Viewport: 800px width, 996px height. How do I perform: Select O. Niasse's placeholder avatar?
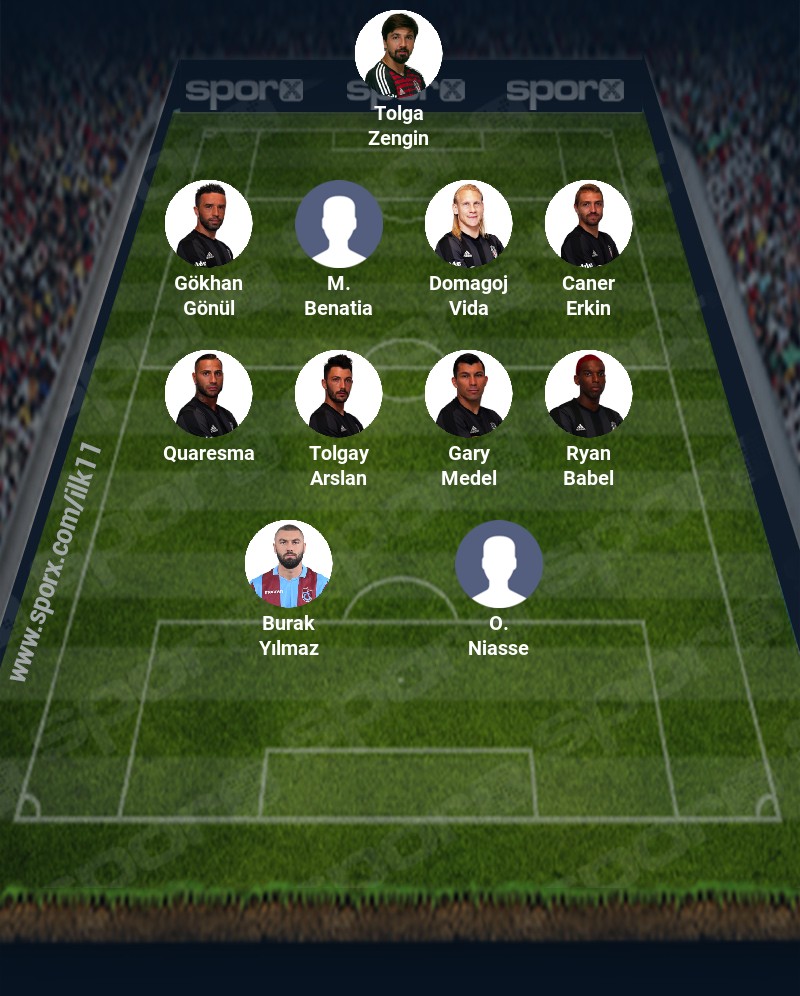[x=498, y=563]
